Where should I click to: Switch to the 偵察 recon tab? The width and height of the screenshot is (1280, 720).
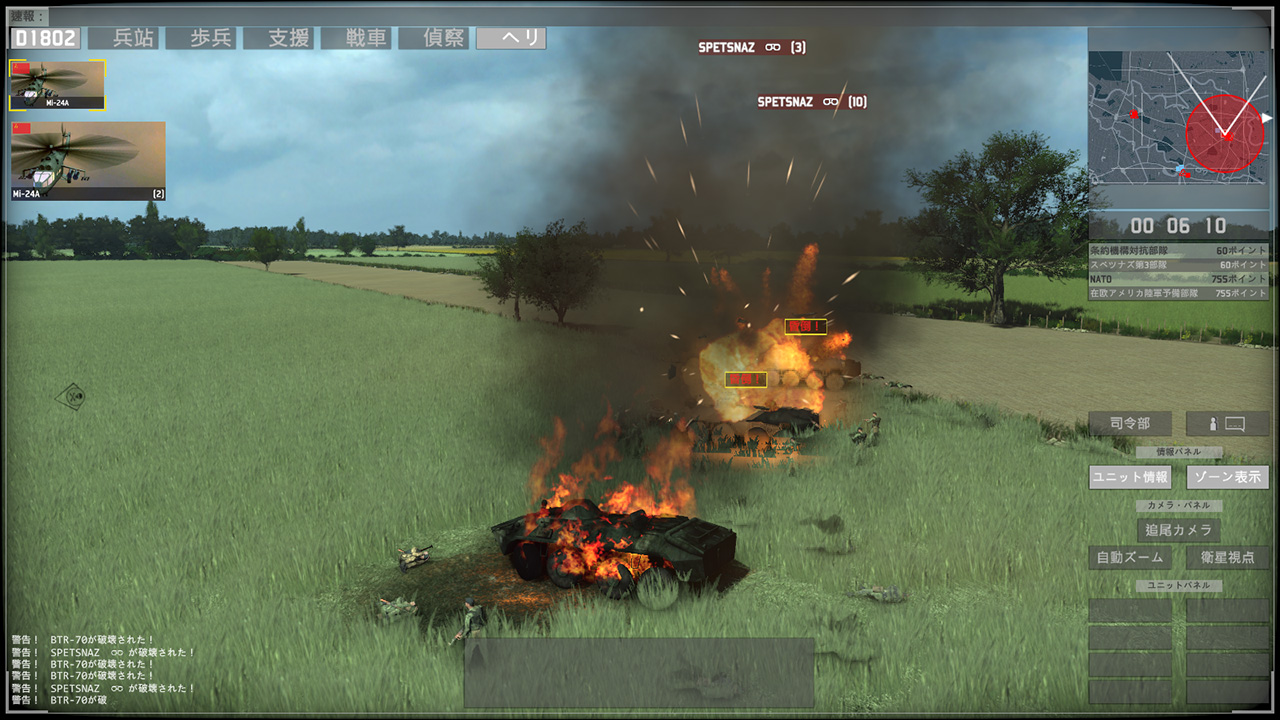tap(435, 38)
